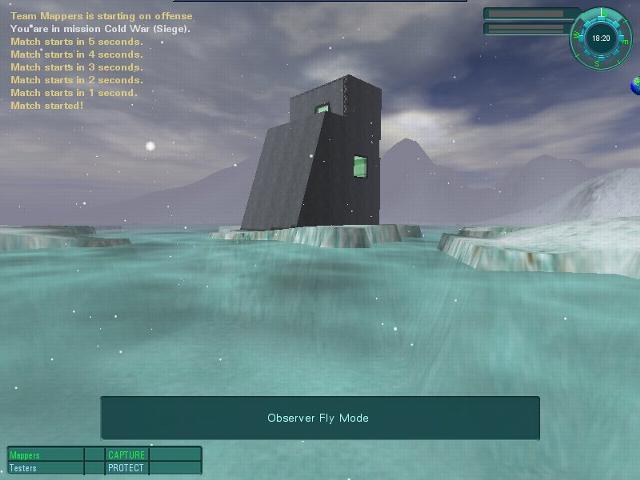Screen dimensions: 640x480
Task: Select the Mappers team row
Action: click(46, 455)
